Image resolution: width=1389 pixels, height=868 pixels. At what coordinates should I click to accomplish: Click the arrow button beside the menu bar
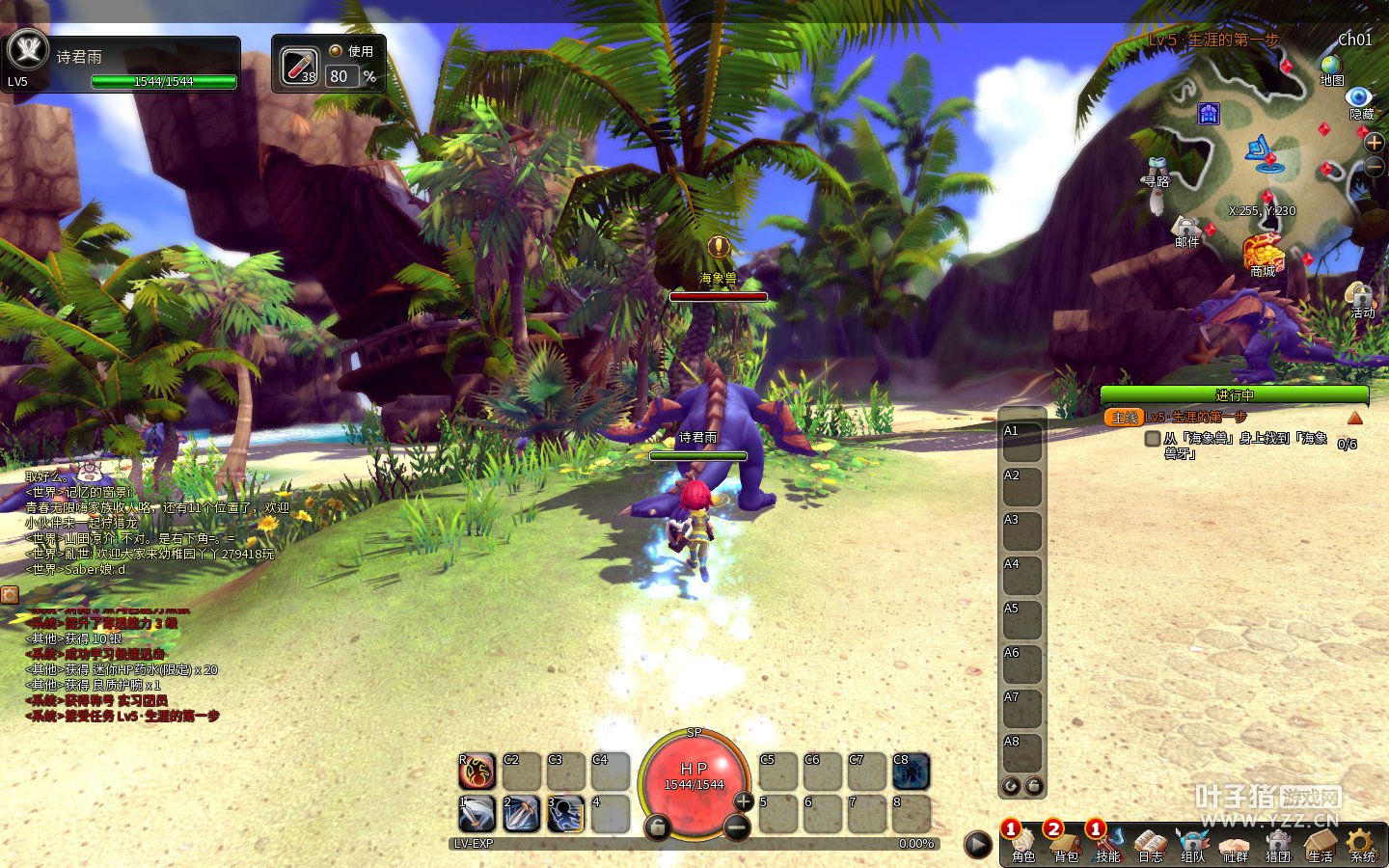click(978, 845)
